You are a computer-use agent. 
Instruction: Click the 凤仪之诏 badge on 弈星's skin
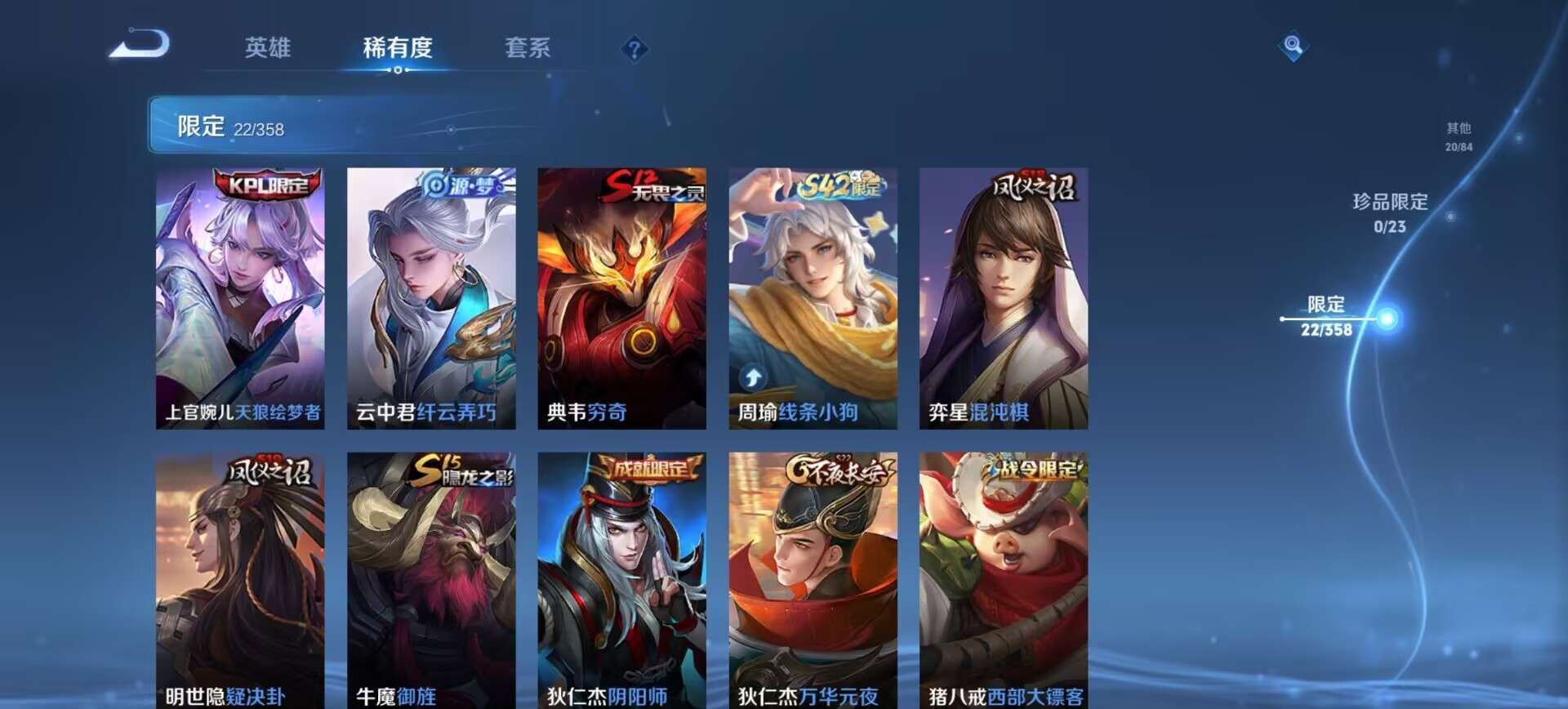pyautogui.click(x=1036, y=185)
